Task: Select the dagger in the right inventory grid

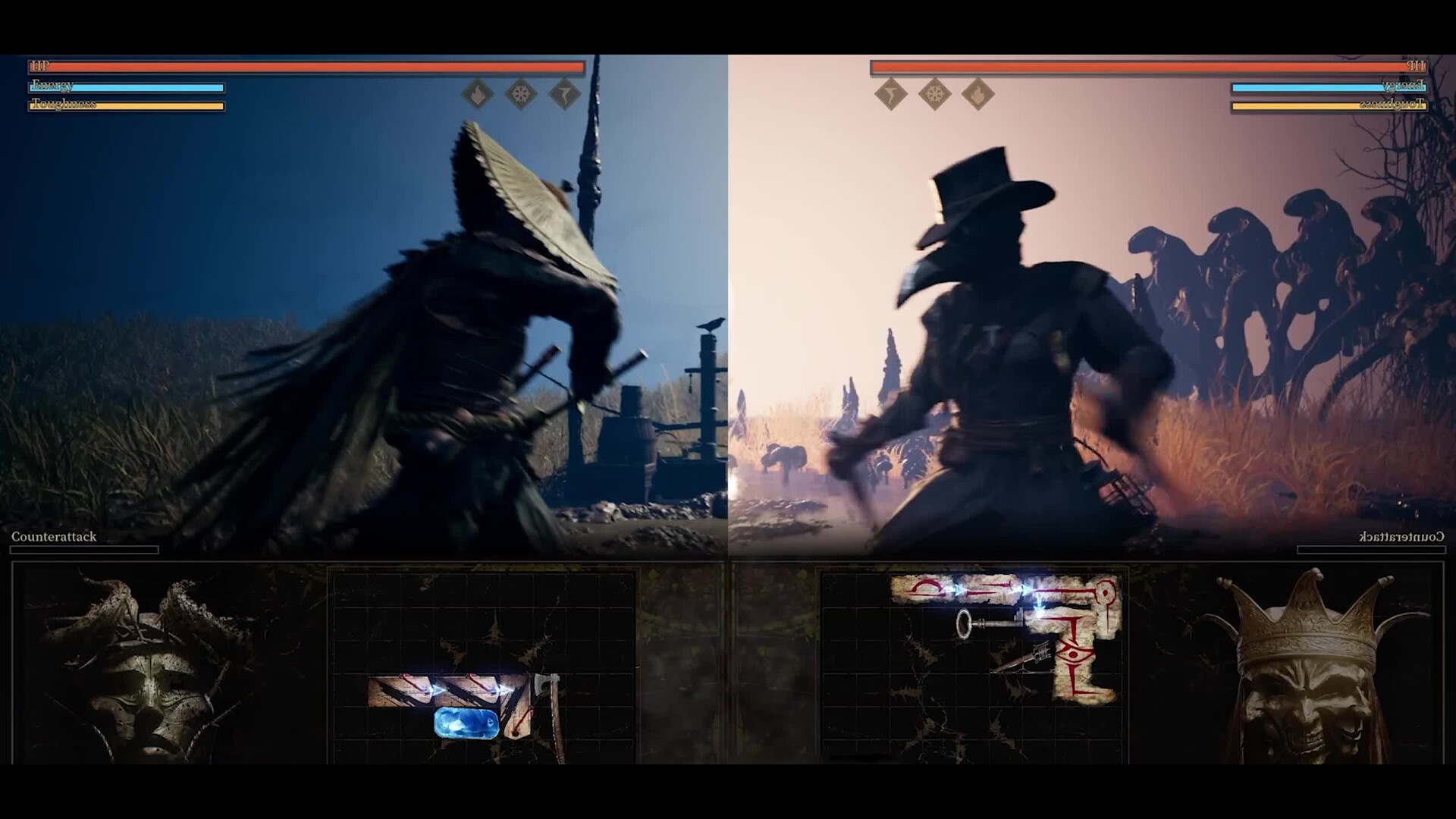Action: pyautogui.click(x=1025, y=658)
